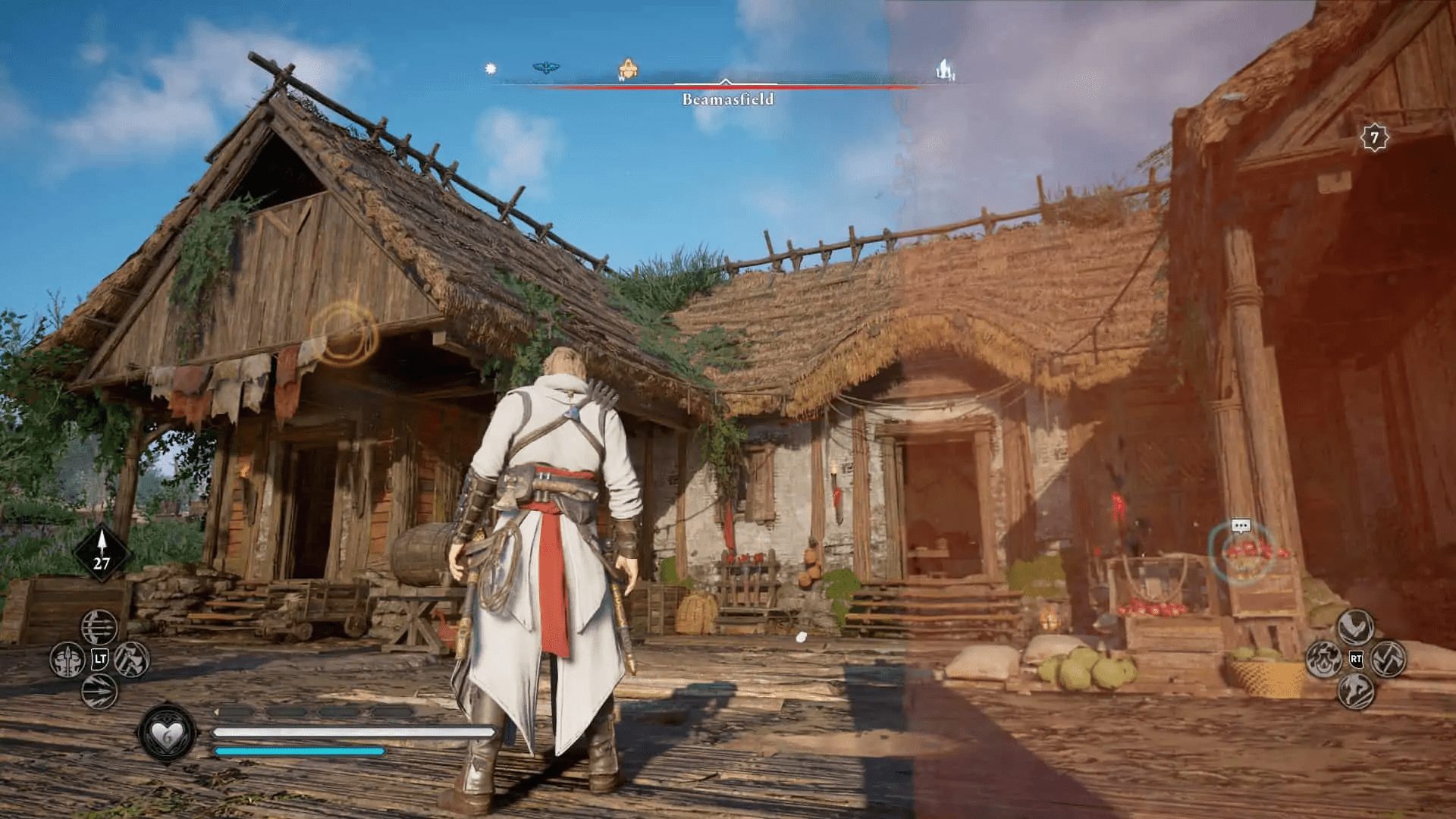1456x819 pixels.
Task: Click the LT button prompt in the ability wheel
Action: click(99, 657)
